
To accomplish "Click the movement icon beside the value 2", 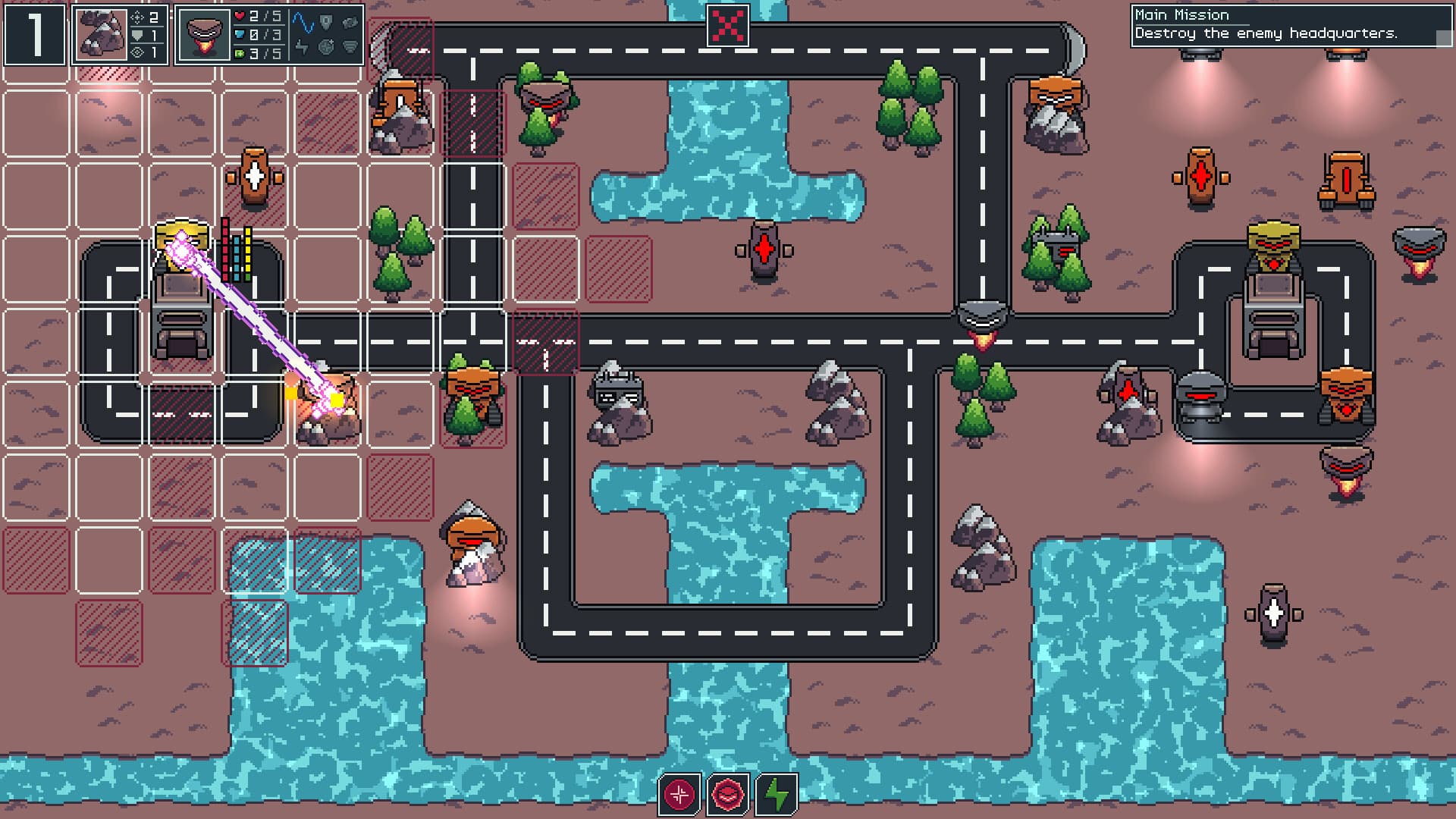I will pos(137,19).
